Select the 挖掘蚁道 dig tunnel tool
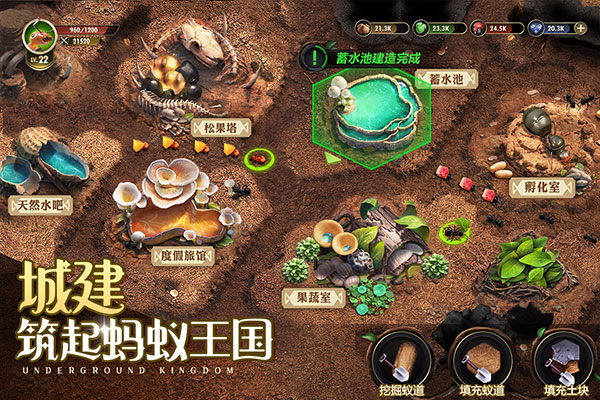600x400 pixels. click(x=399, y=358)
